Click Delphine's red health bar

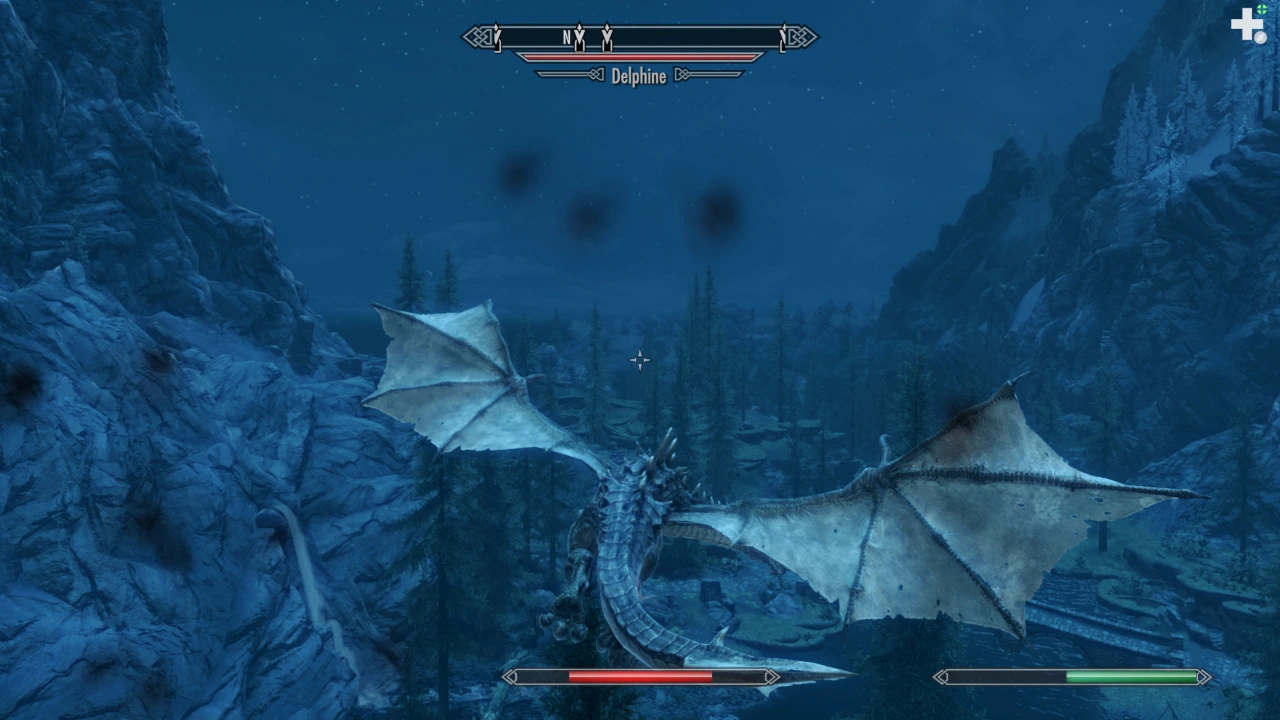click(639, 56)
